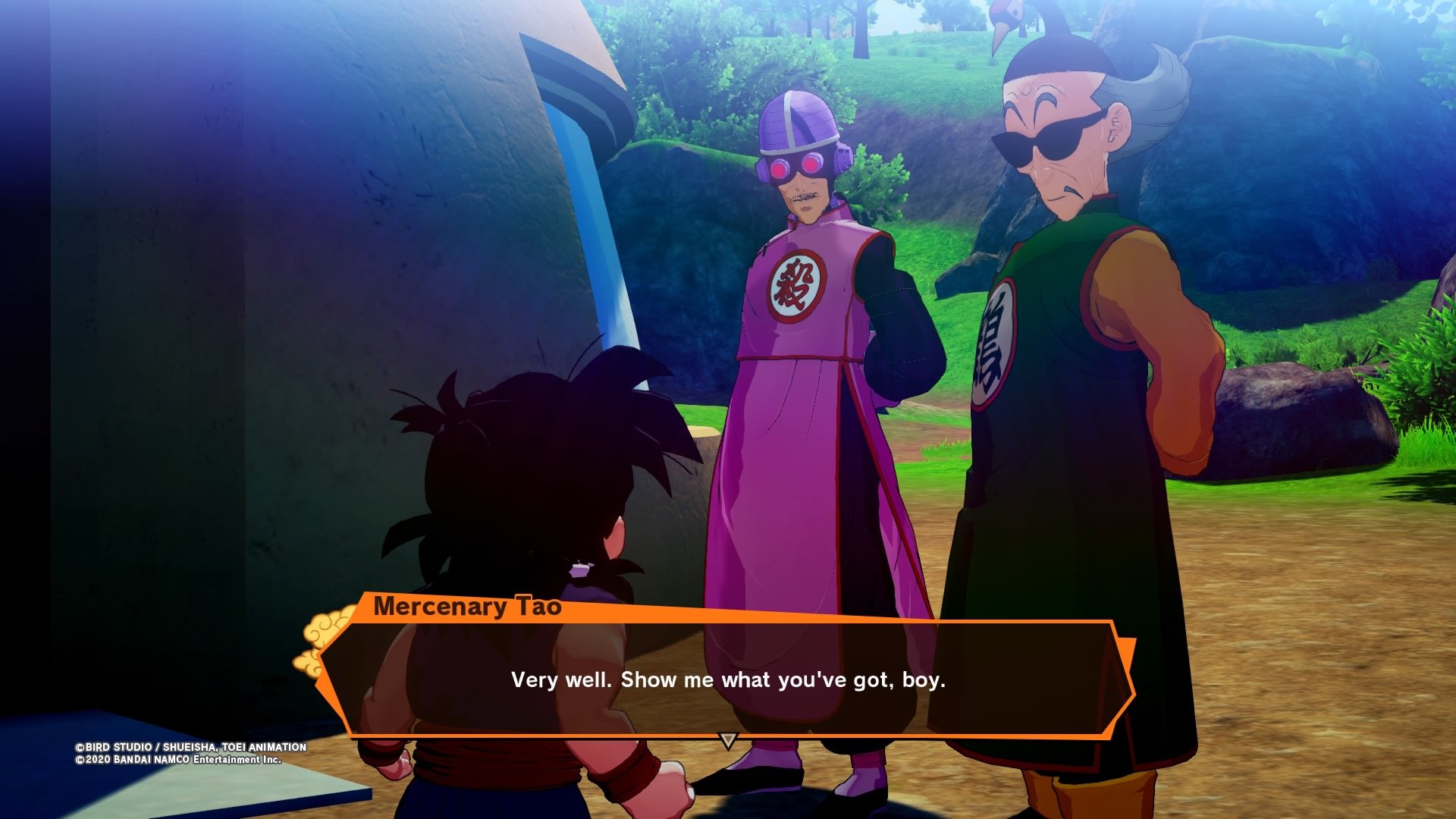1456x819 pixels.
Task: Advance dialogue with the downward triangle arrow
Action: [x=728, y=740]
